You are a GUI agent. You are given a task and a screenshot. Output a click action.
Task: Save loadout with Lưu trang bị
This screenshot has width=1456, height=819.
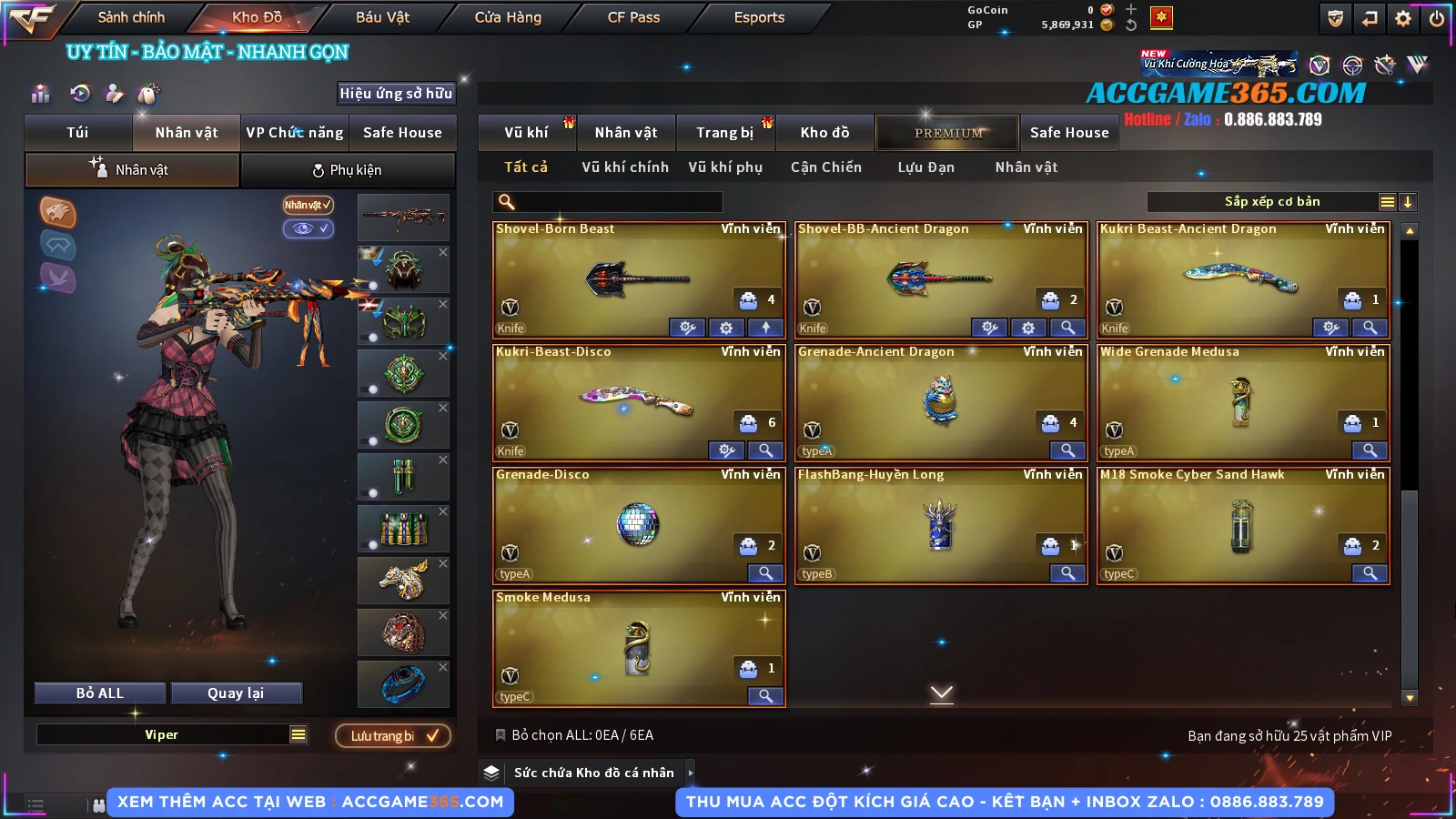(393, 736)
